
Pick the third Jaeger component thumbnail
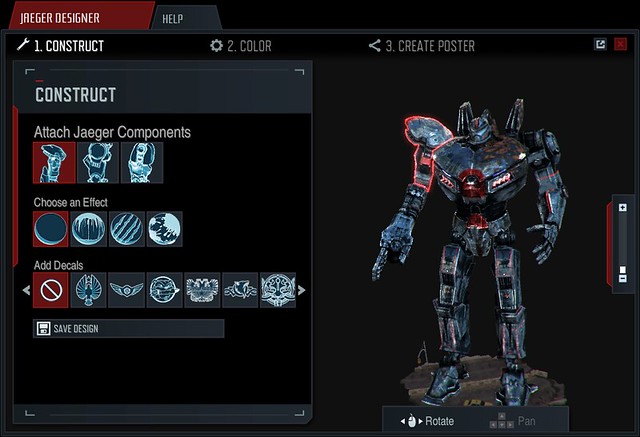tap(141, 163)
